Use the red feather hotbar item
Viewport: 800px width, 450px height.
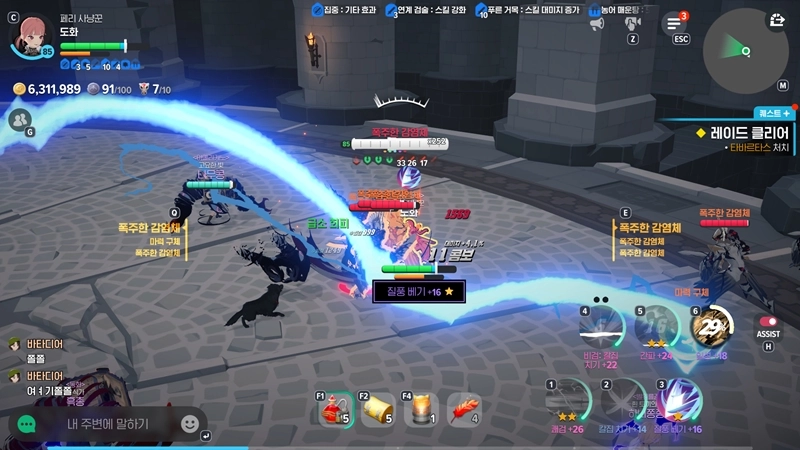464,407
